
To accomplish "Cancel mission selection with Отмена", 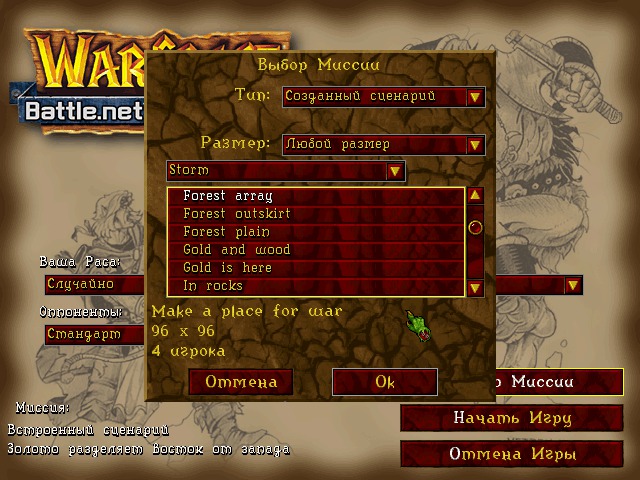I will pos(240,382).
